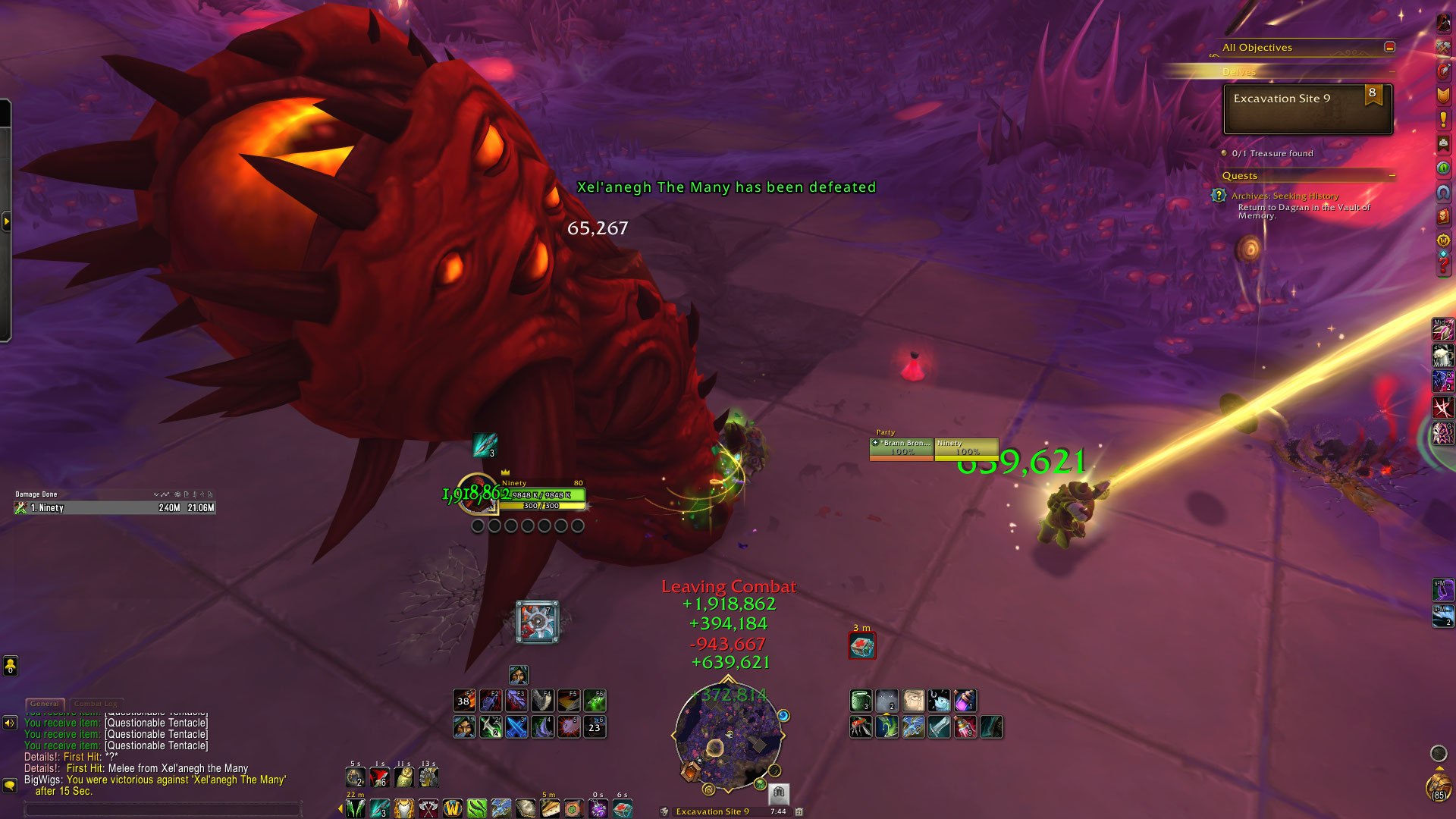Viewport: 1456px width, 819px height.
Task: Click the Brann Bronzebeard party frame
Action: click(902, 447)
